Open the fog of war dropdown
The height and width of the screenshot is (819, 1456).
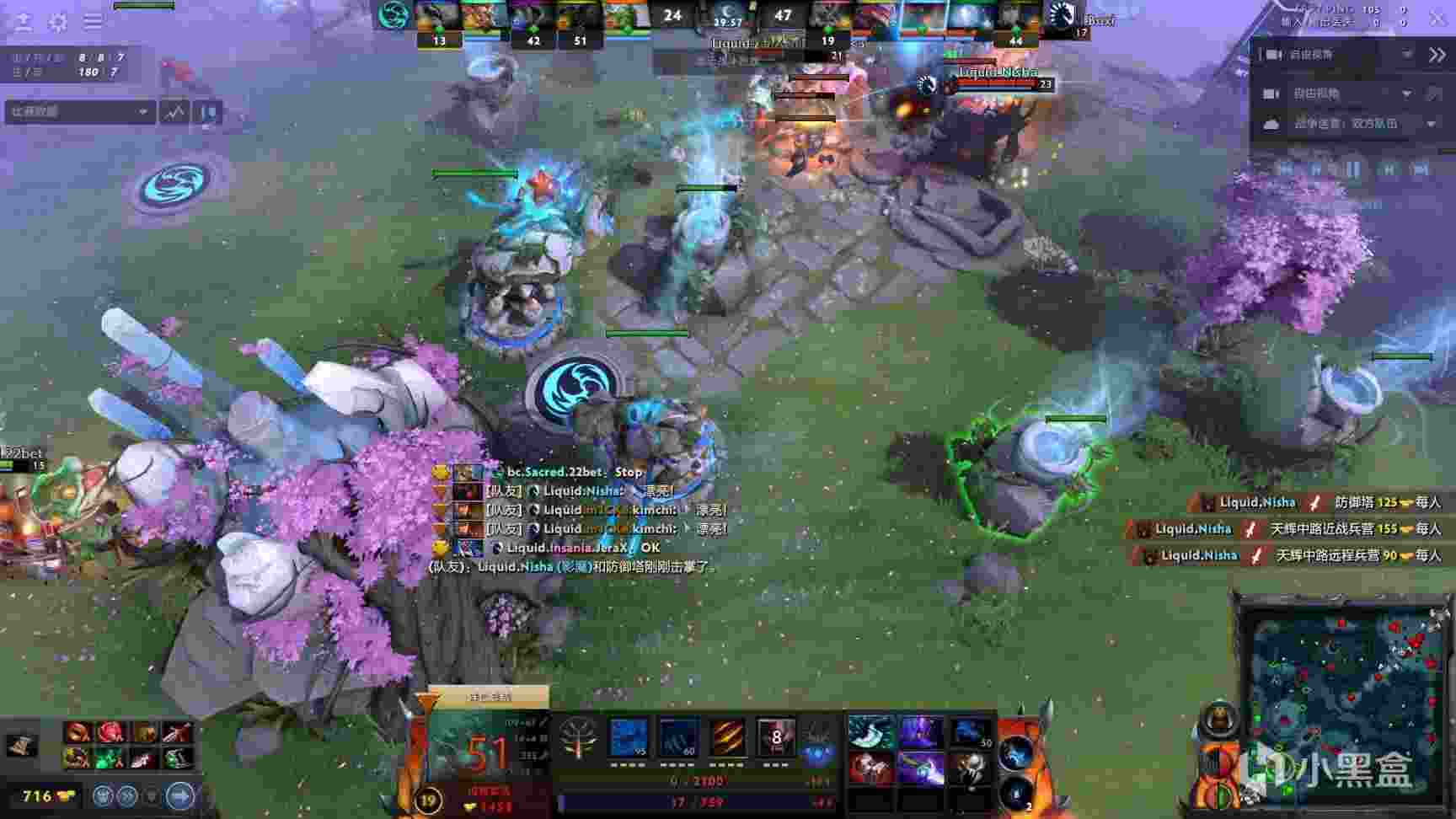(x=1431, y=124)
